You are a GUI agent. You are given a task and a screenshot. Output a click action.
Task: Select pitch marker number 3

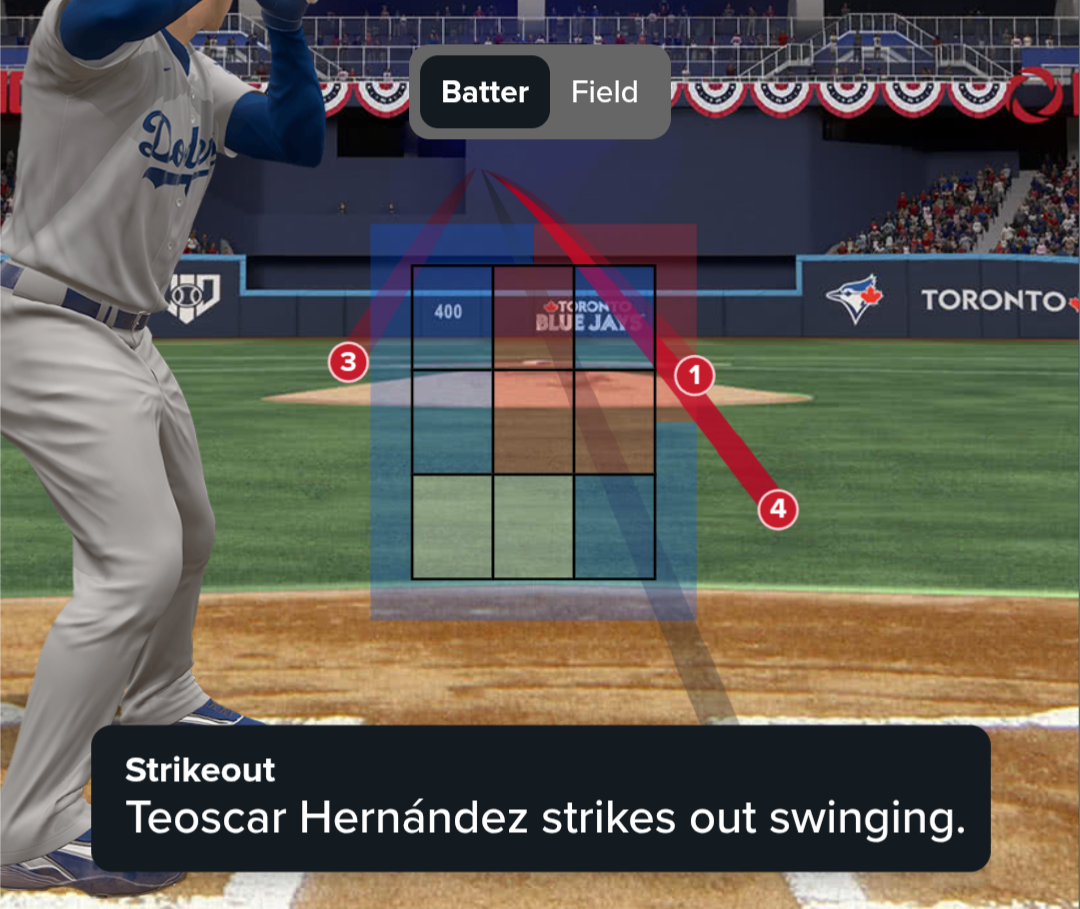[x=348, y=362]
